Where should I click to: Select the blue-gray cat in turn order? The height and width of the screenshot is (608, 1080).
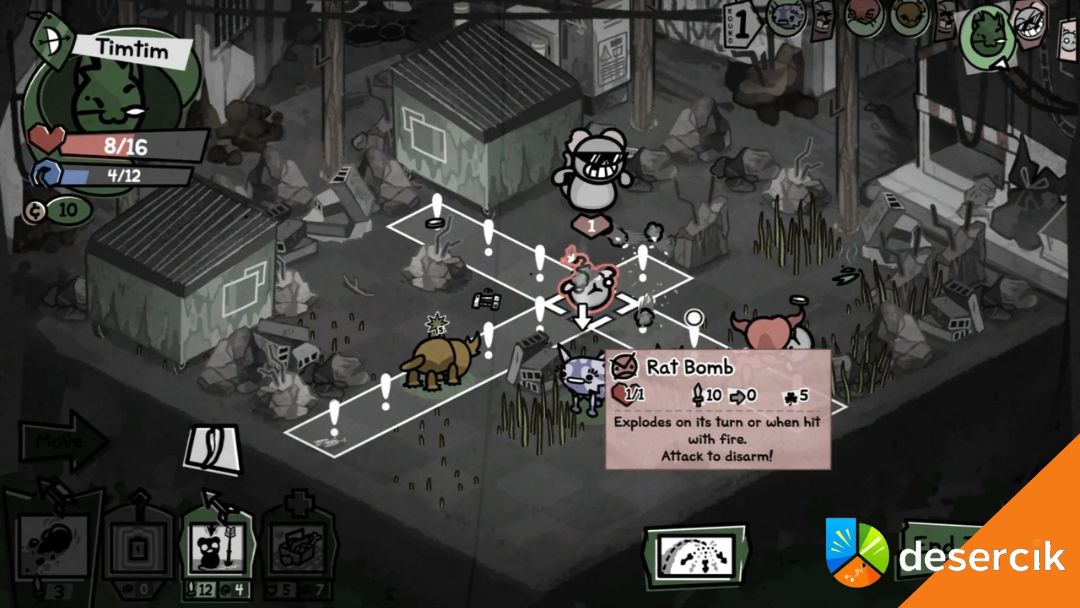[786, 16]
